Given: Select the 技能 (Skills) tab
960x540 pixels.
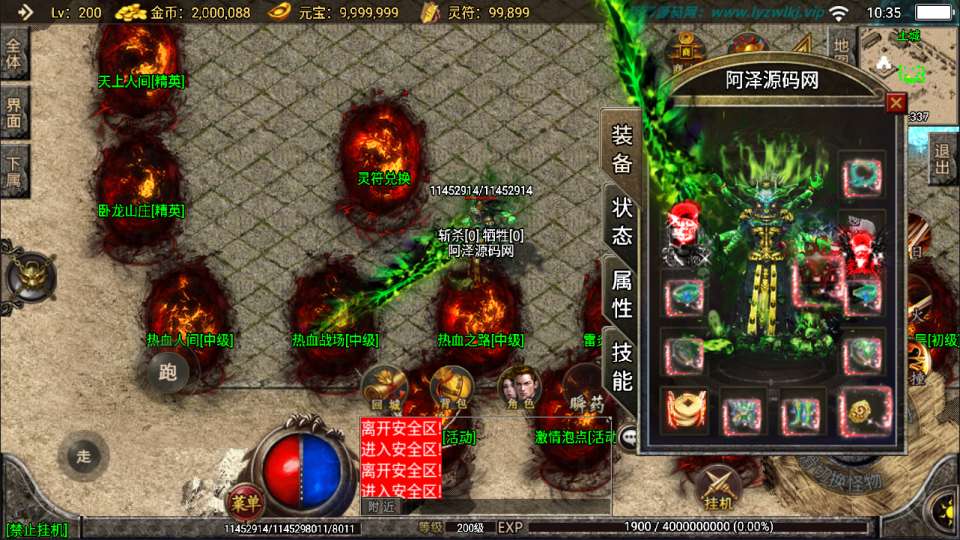Looking at the screenshot, I should point(622,366).
